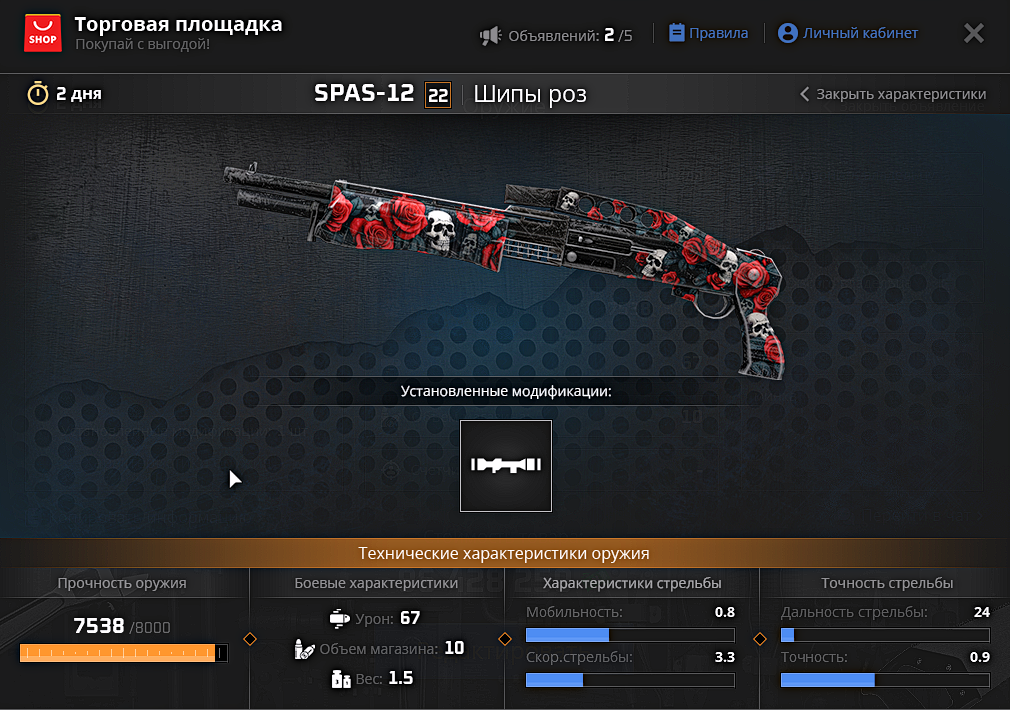Click Закрыть характеристики to hide stats

click(x=893, y=94)
